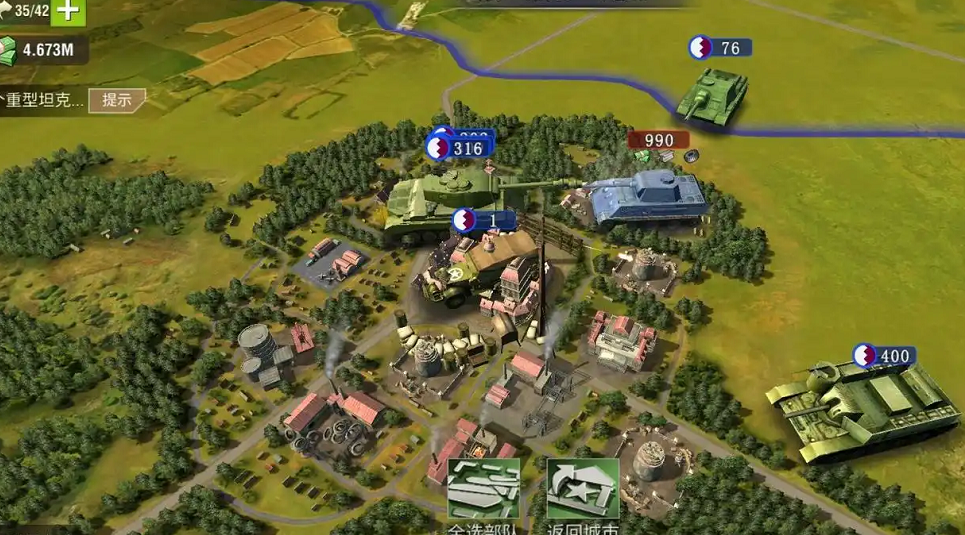The width and height of the screenshot is (965, 535).
Task: Select the tank unit marked 76
Action: pyautogui.click(x=711, y=97)
